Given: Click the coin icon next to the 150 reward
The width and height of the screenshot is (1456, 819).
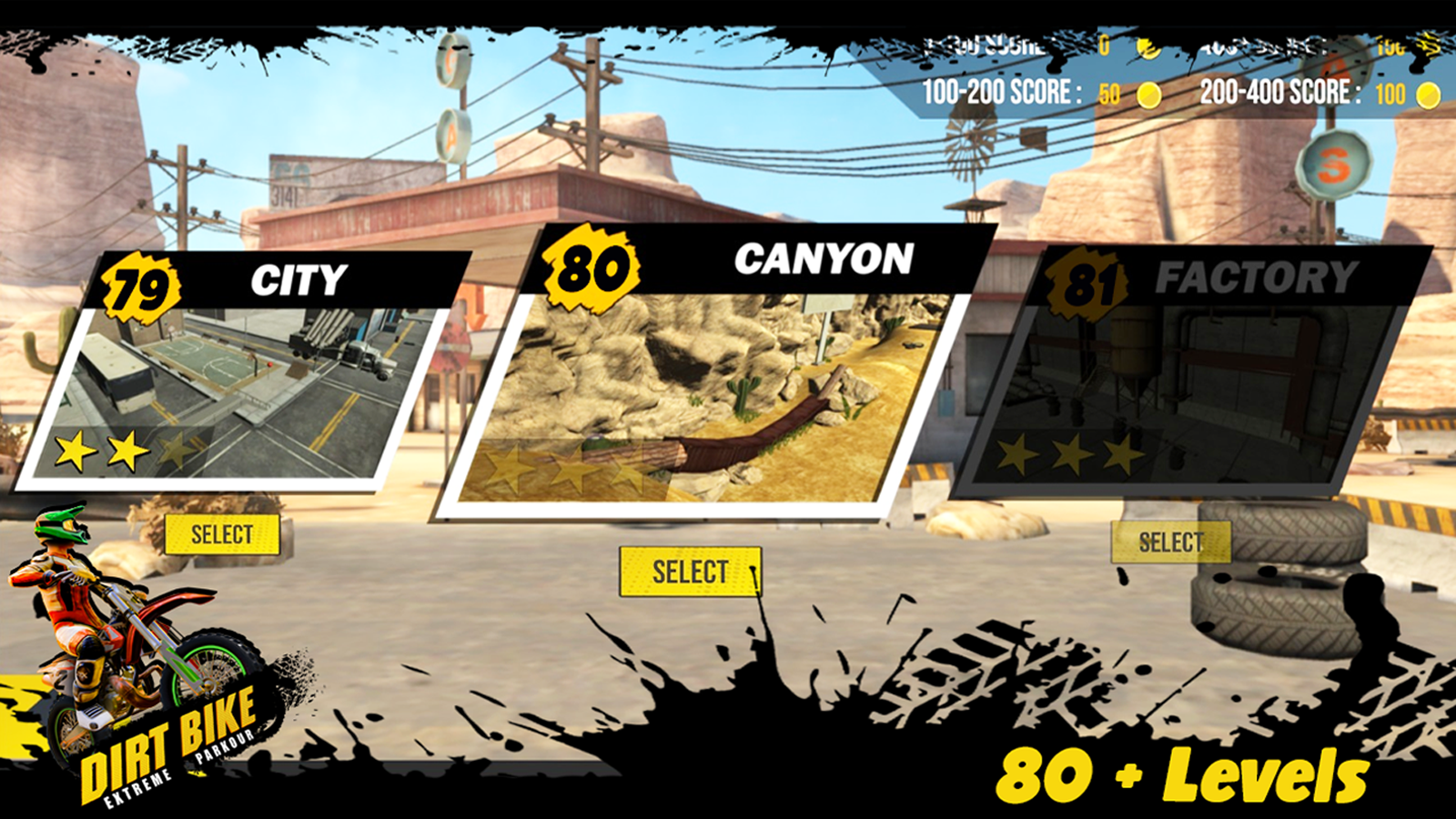Looking at the screenshot, I should coord(1426,43).
